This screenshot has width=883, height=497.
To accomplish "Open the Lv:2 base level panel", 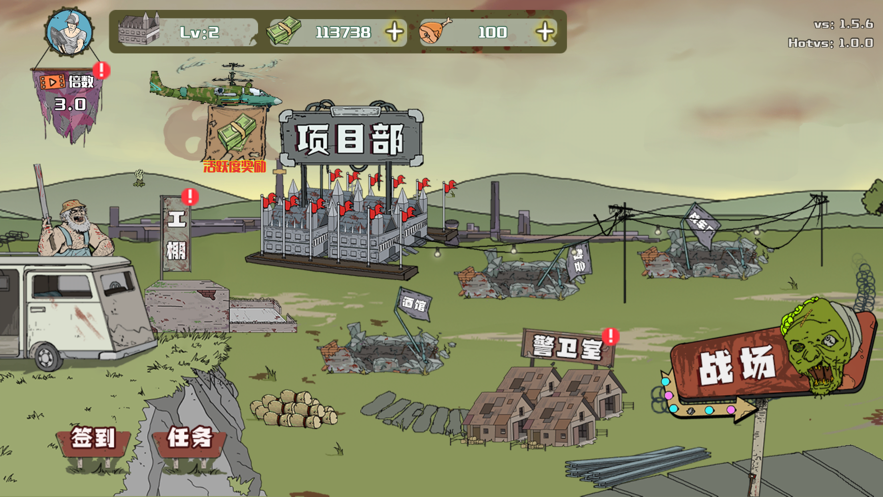I will point(187,32).
